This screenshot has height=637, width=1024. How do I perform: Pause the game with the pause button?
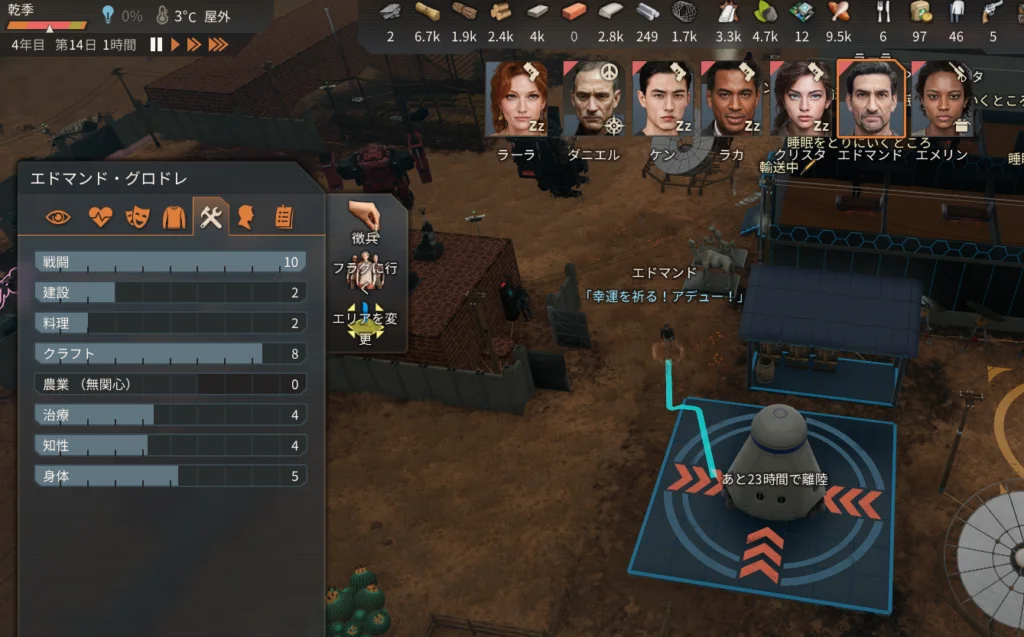pyautogui.click(x=156, y=45)
